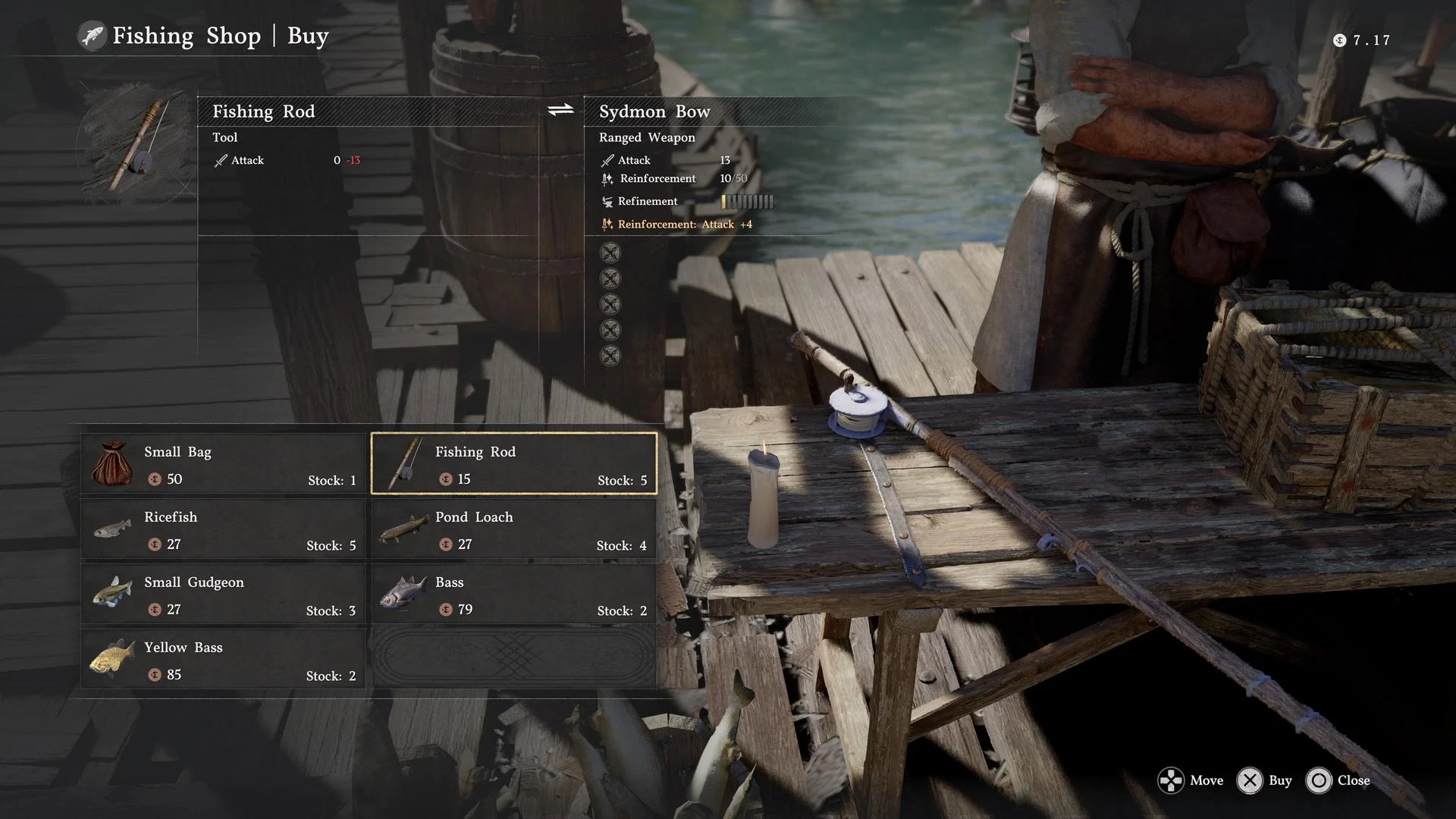The image size is (1456, 819).
Task: Click the Fishing Rod preview thumbnail
Action: coord(135,146)
